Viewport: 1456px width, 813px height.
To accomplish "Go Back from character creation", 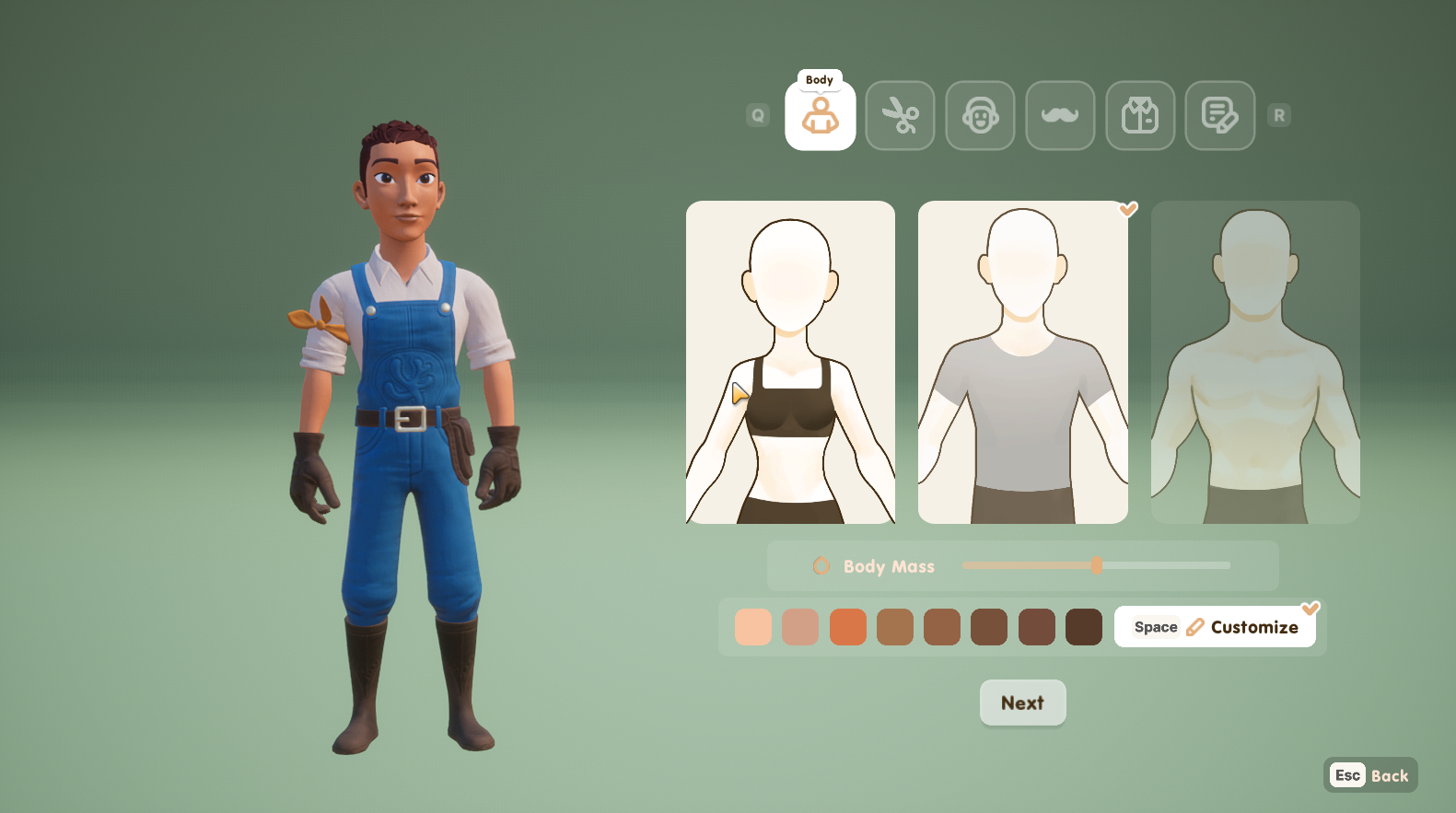I will 1370,775.
